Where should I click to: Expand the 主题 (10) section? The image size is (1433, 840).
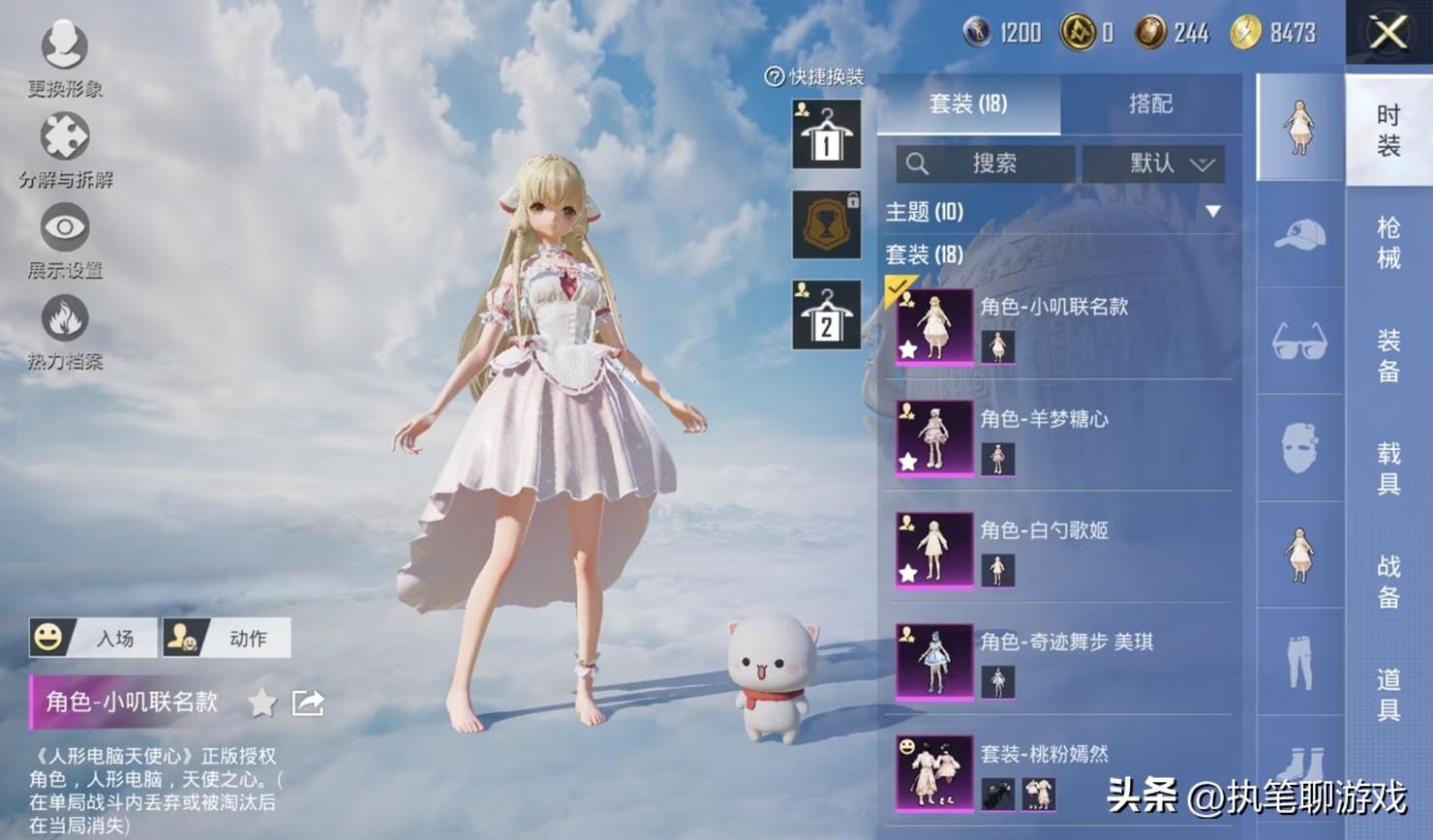pyautogui.click(x=1212, y=211)
